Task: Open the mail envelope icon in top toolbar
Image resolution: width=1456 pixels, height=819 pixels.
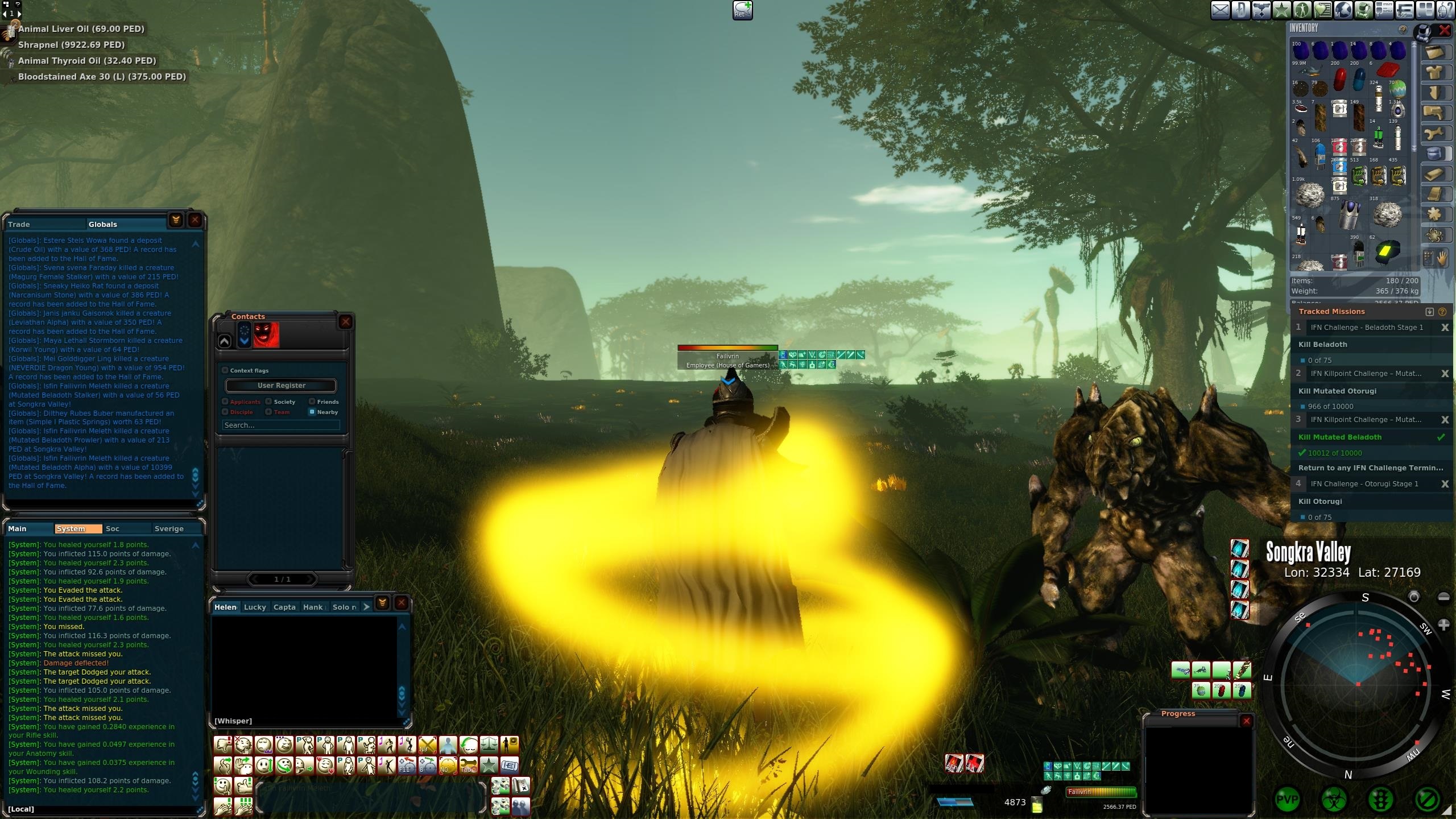Action: [x=1220, y=10]
